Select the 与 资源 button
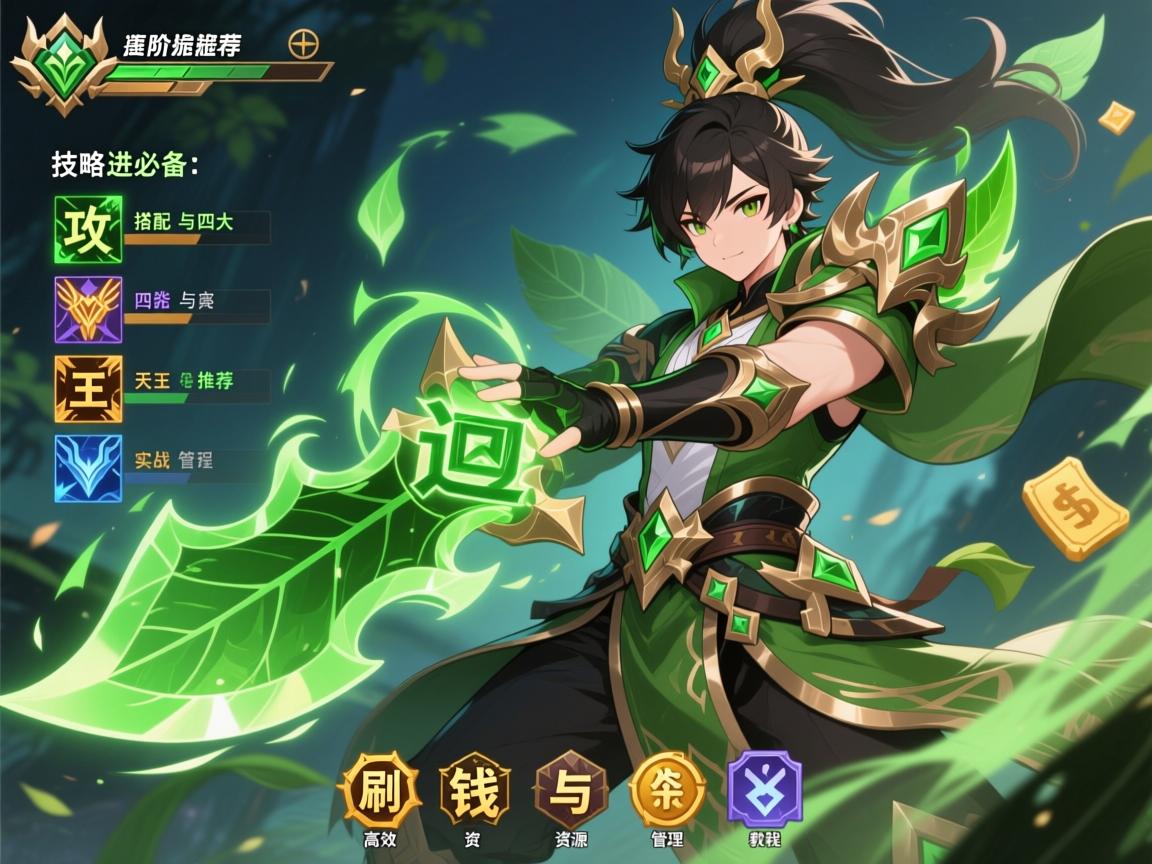 (x=571, y=790)
